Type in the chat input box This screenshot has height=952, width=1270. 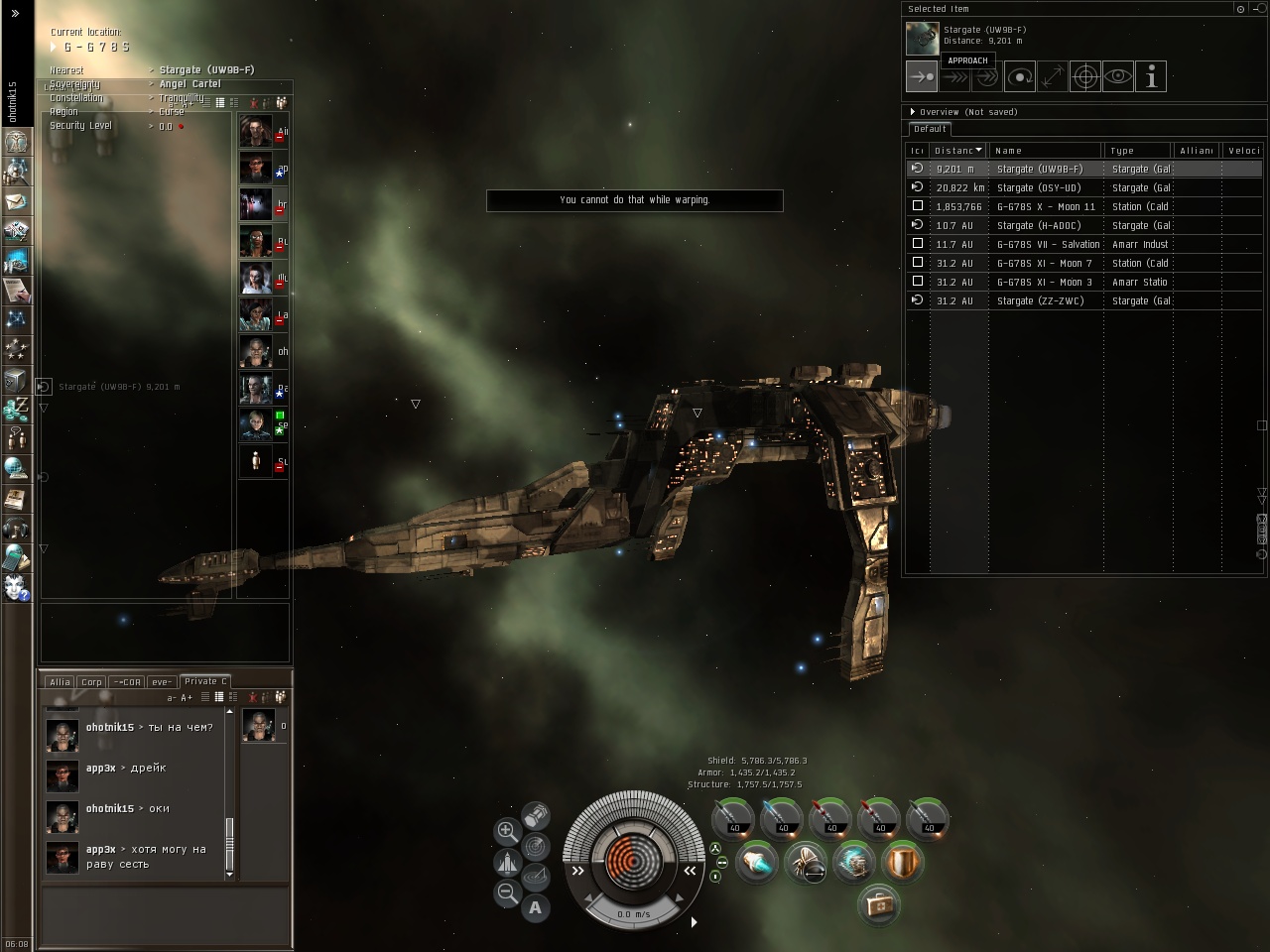[x=165, y=914]
